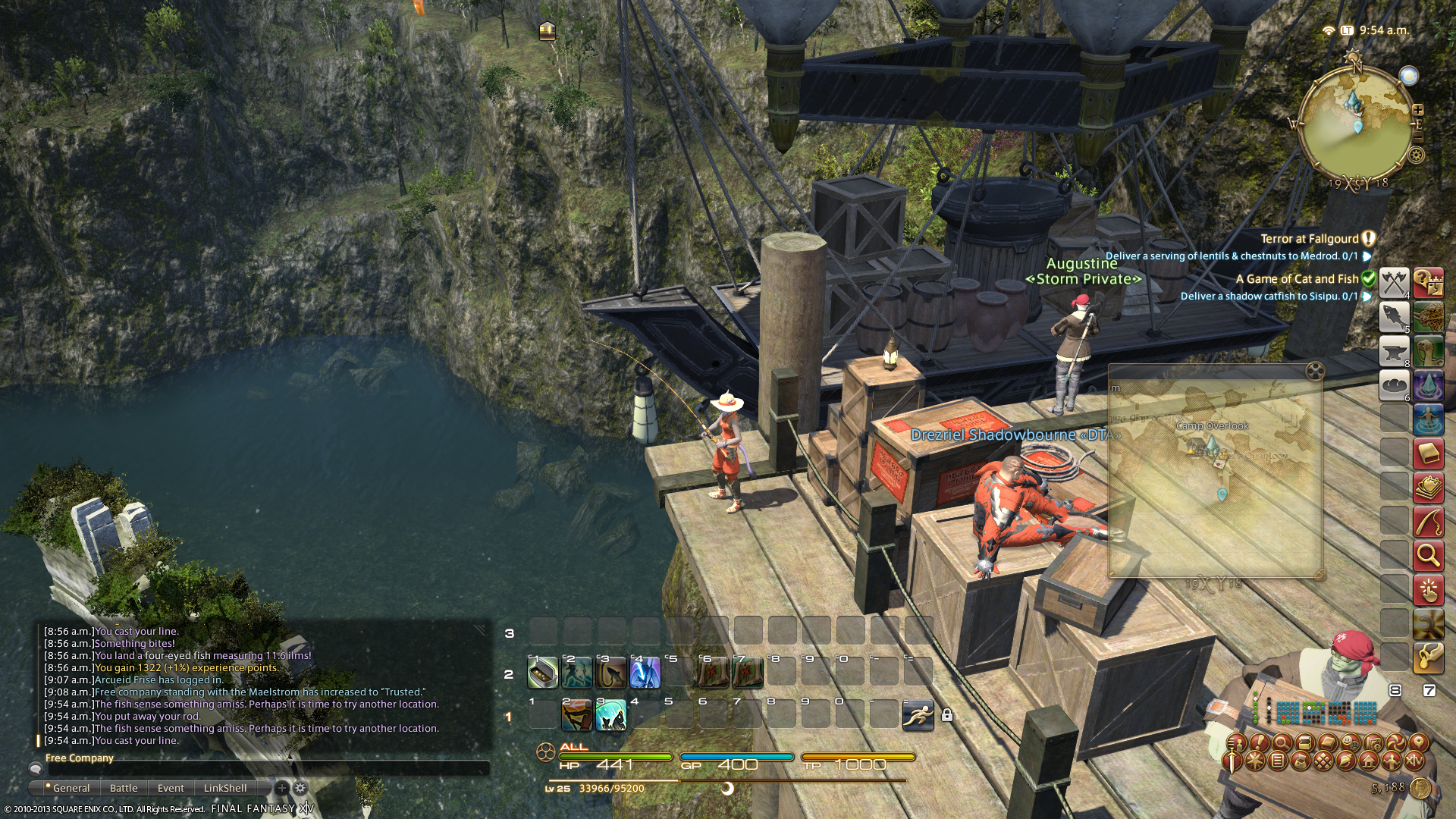This screenshot has width=1456, height=819.
Task: Switch to the General chat tab
Action: (71, 788)
